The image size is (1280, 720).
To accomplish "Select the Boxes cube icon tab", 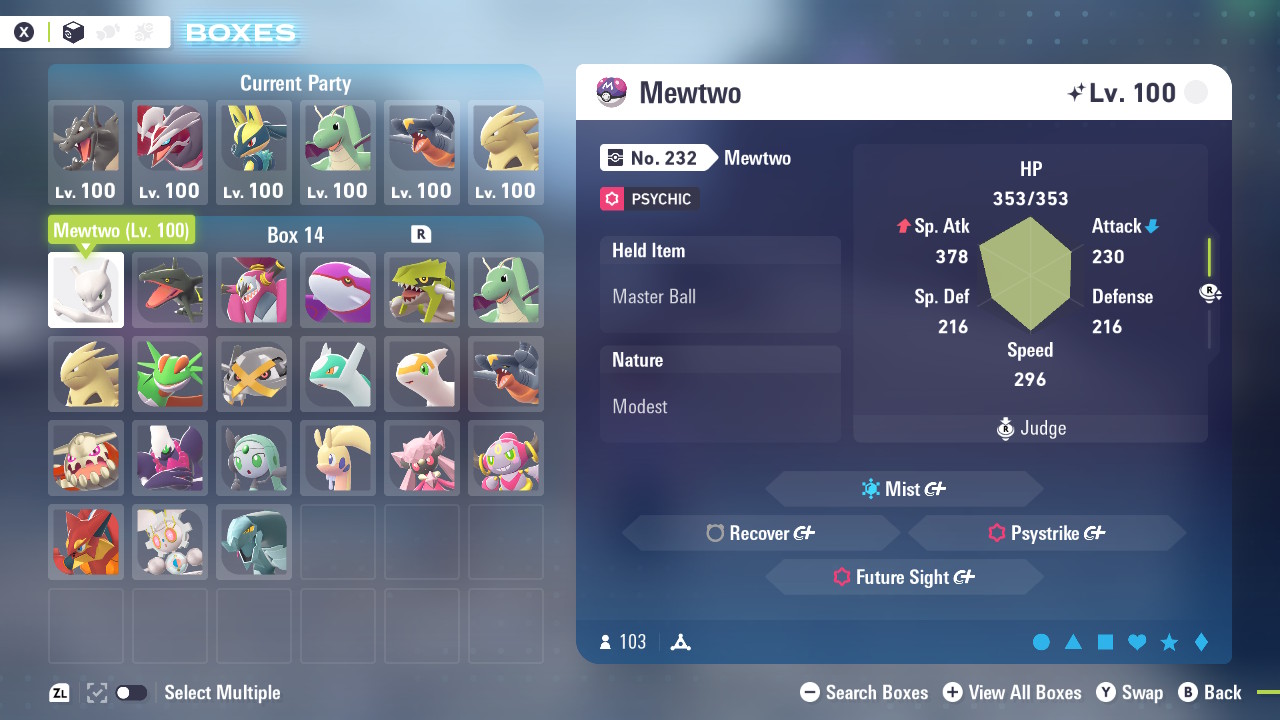I will (72, 32).
